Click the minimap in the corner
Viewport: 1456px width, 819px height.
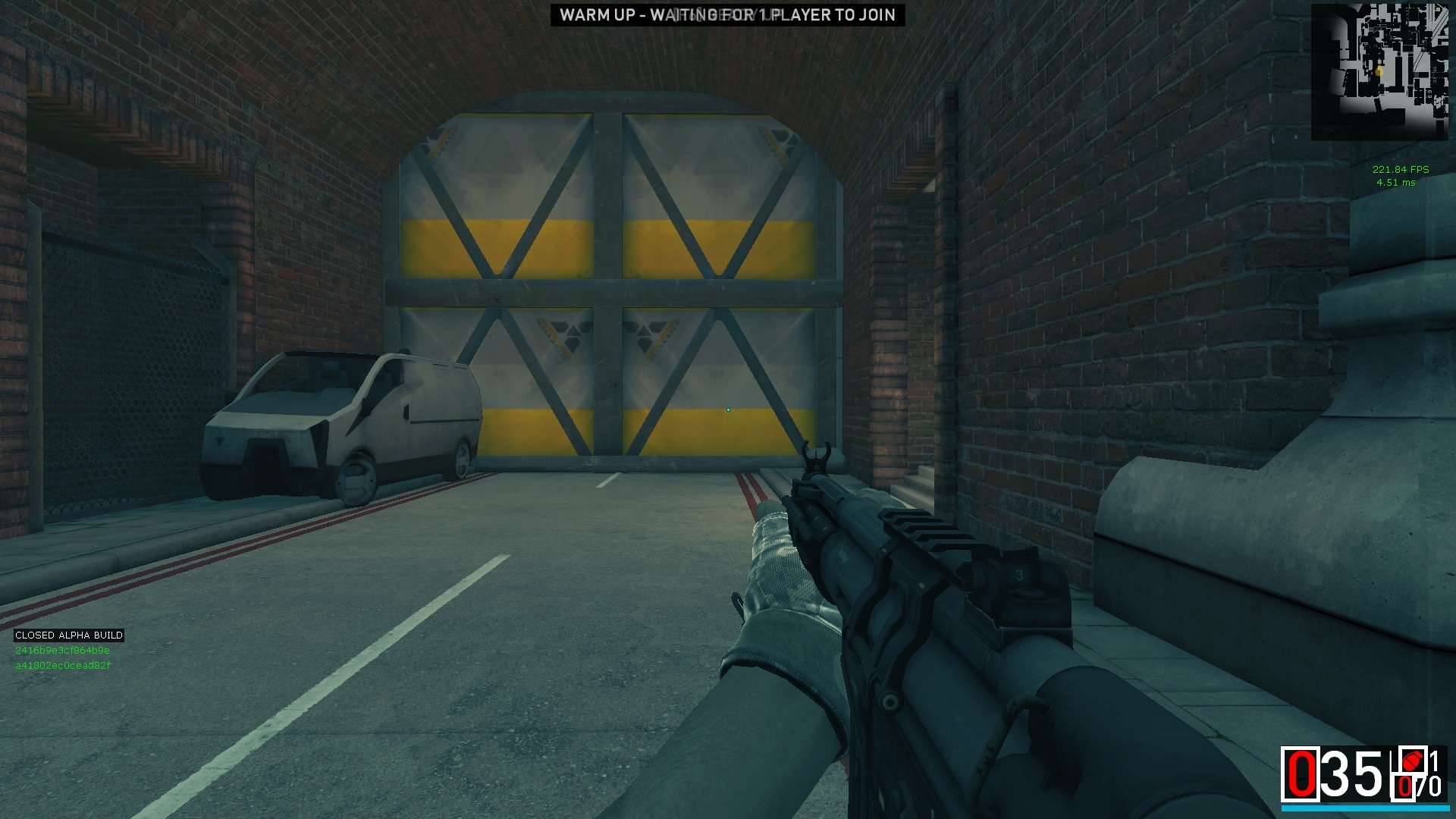point(1379,72)
